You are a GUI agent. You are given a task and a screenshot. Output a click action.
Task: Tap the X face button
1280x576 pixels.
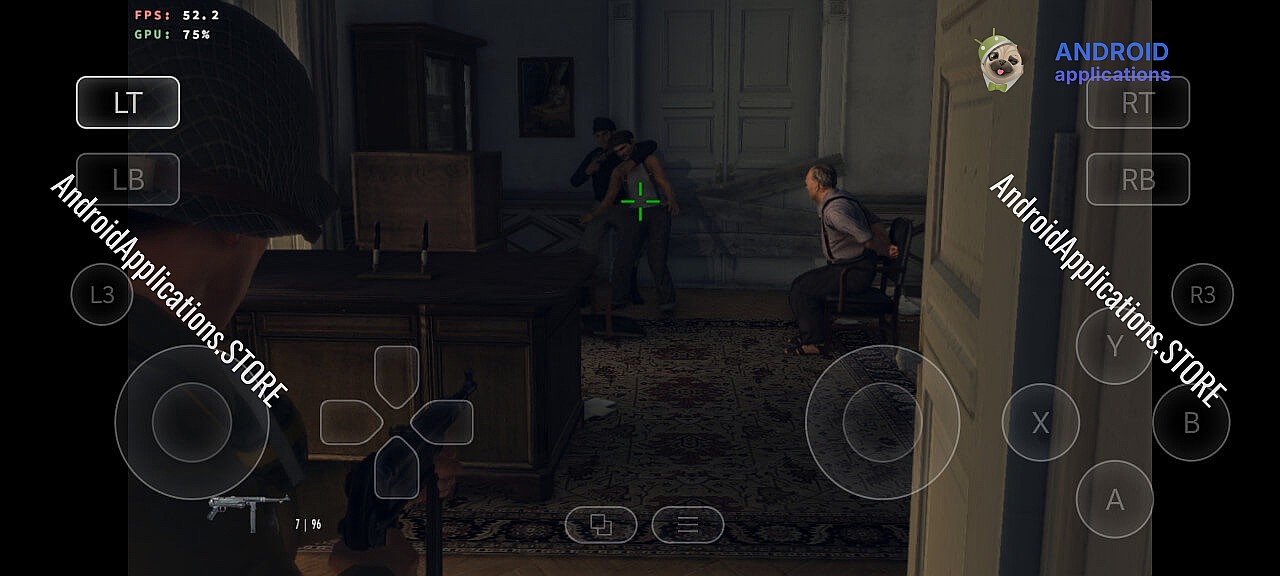point(1040,423)
